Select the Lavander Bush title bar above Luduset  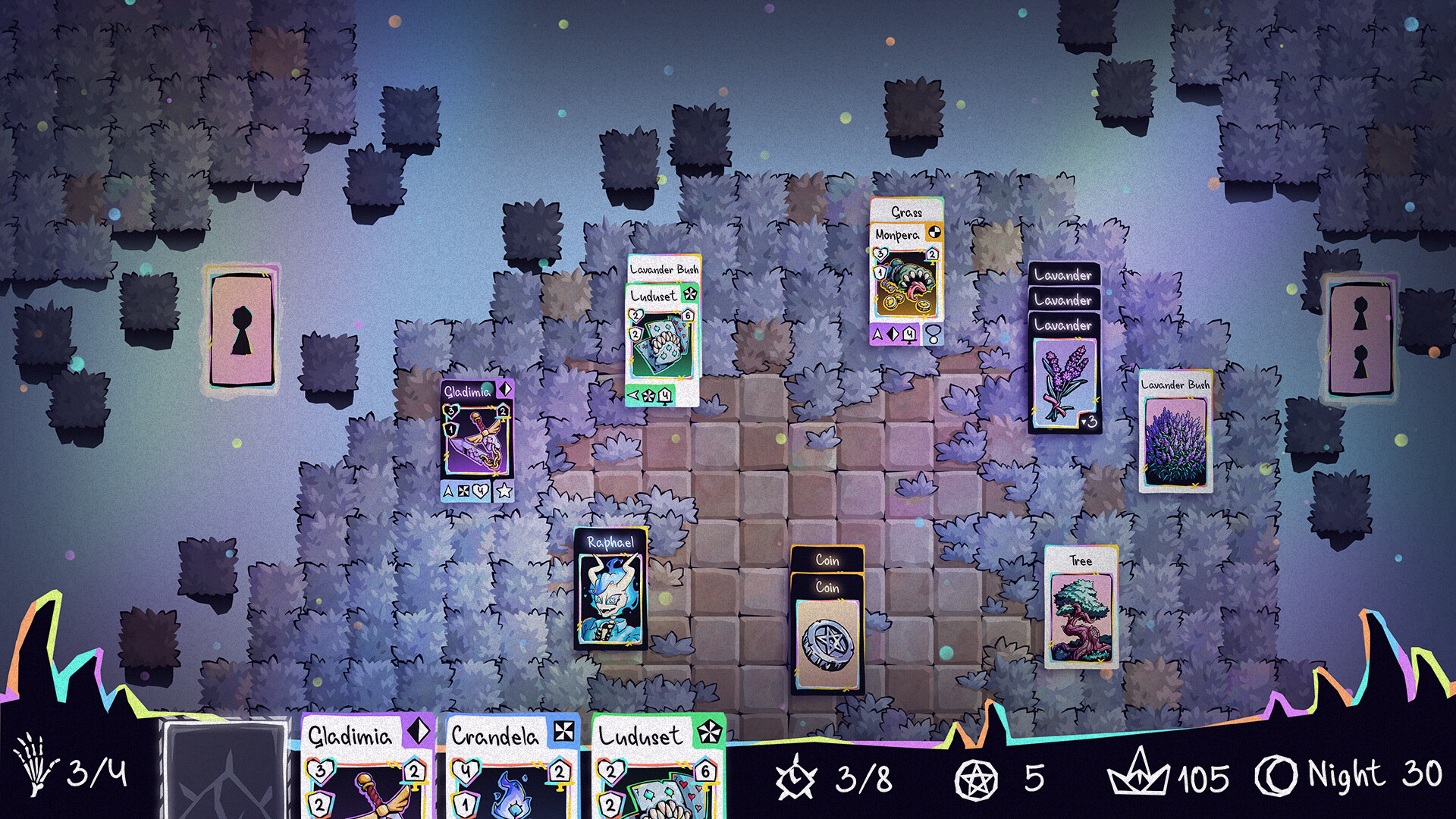(663, 268)
